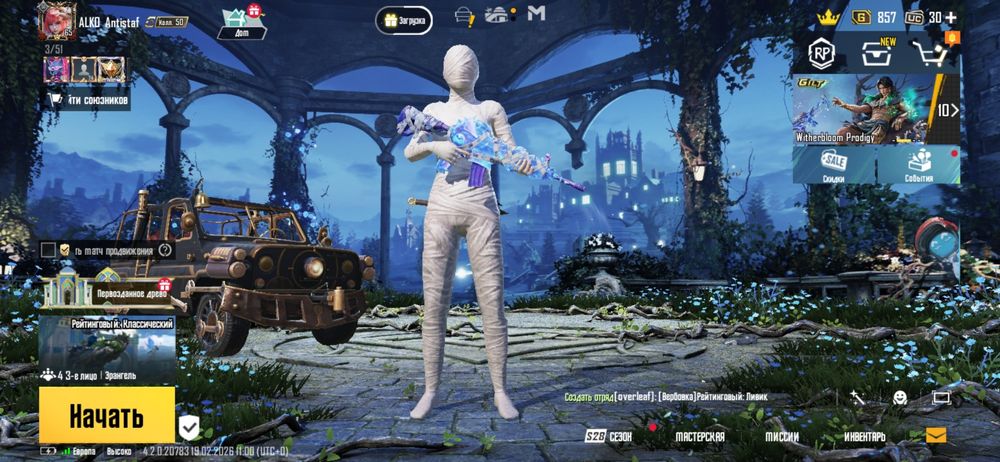Image resolution: width=1000 pixels, height=462 pixels.
Task: Open the Скидки sale section
Action: [x=834, y=165]
